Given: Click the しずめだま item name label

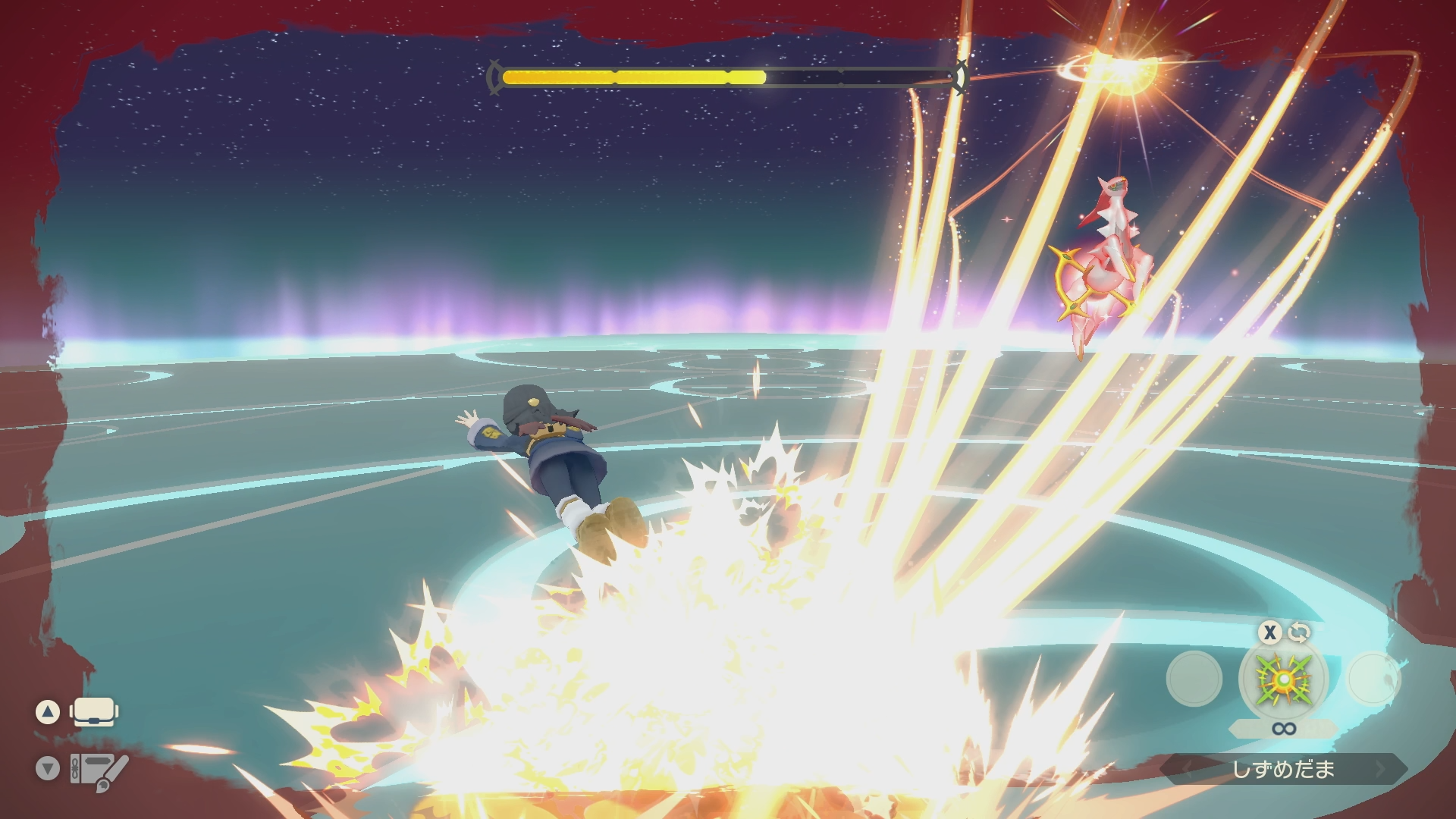Looking at the screenshot, I should (1283, 770).
